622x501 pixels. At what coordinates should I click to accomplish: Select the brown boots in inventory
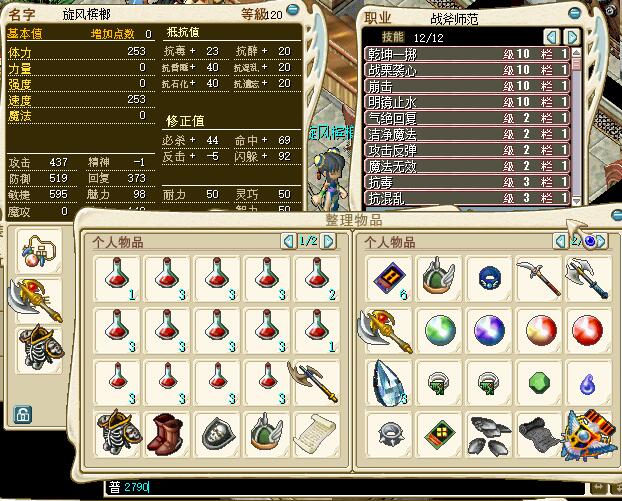tap(166, 433)
